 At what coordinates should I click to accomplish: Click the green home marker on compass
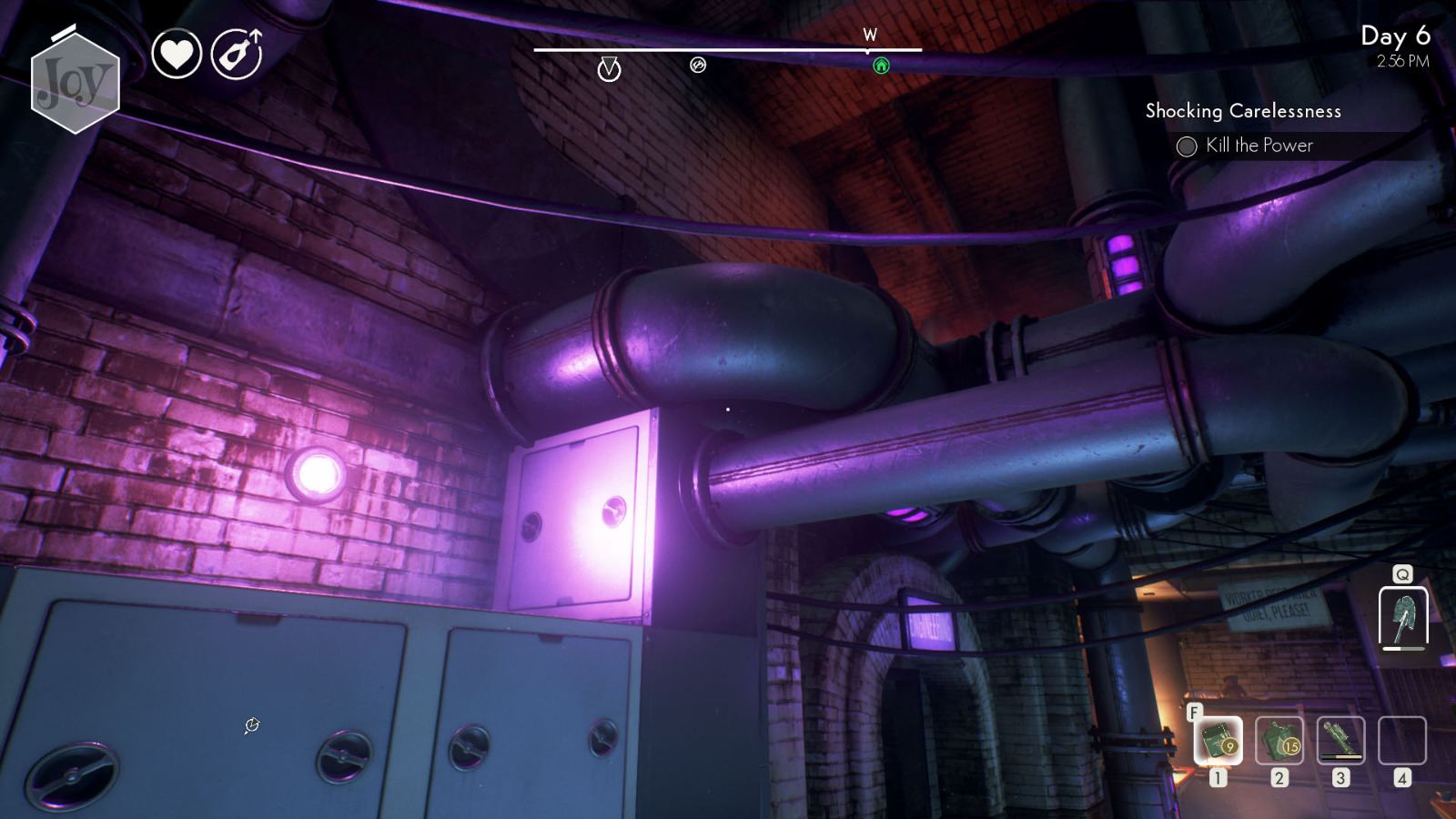(x=882, y=66)
